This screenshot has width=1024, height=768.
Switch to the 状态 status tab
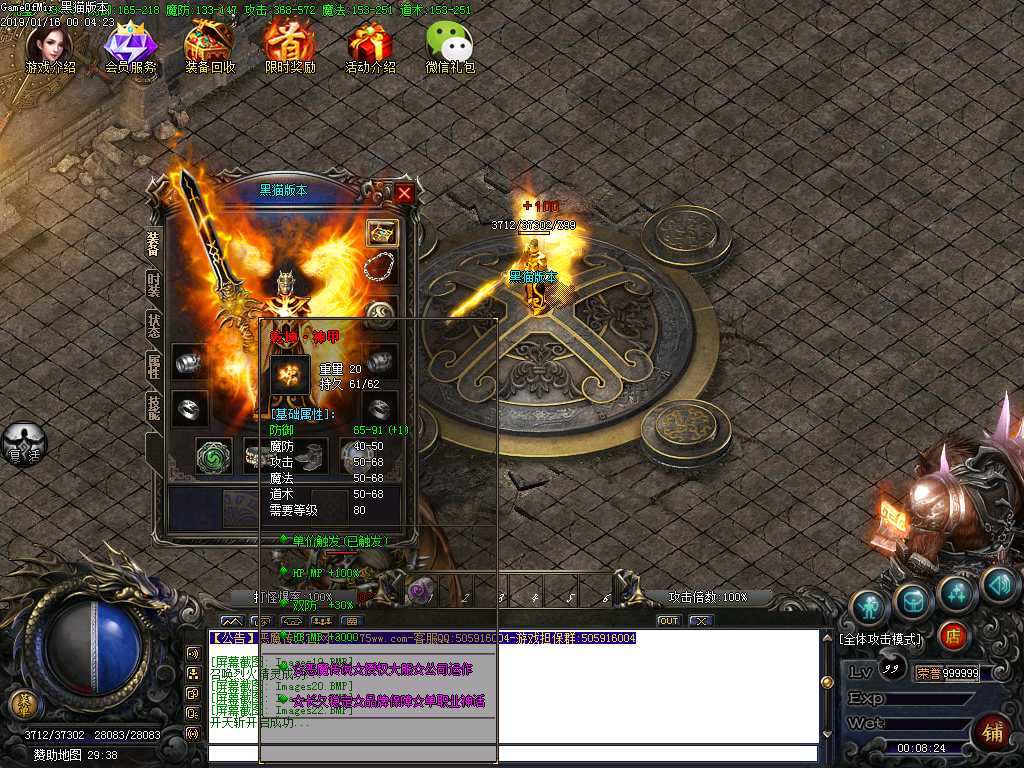154,325
